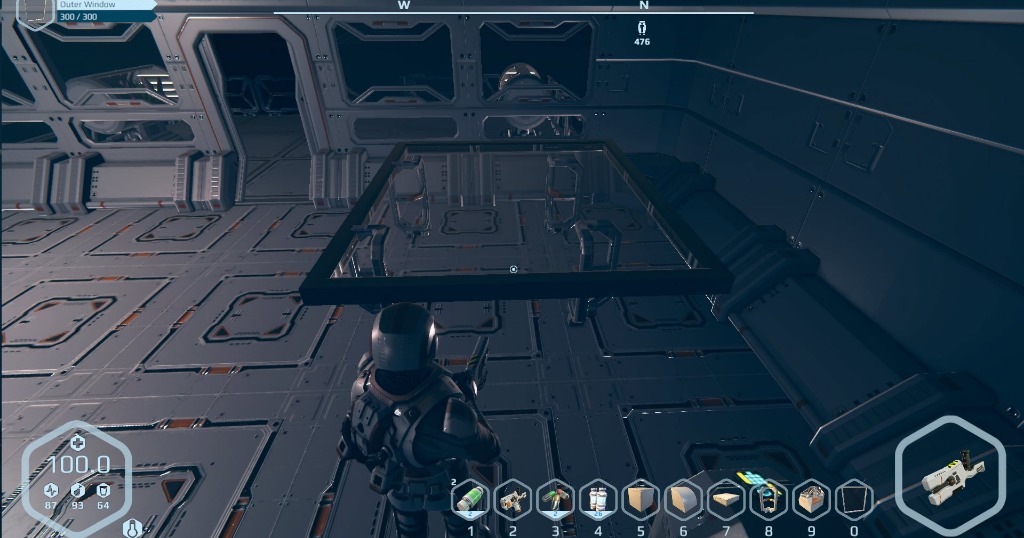Click the stamina pulse icon
Screen dimensions: 1024x538
[x=51, y=490]
